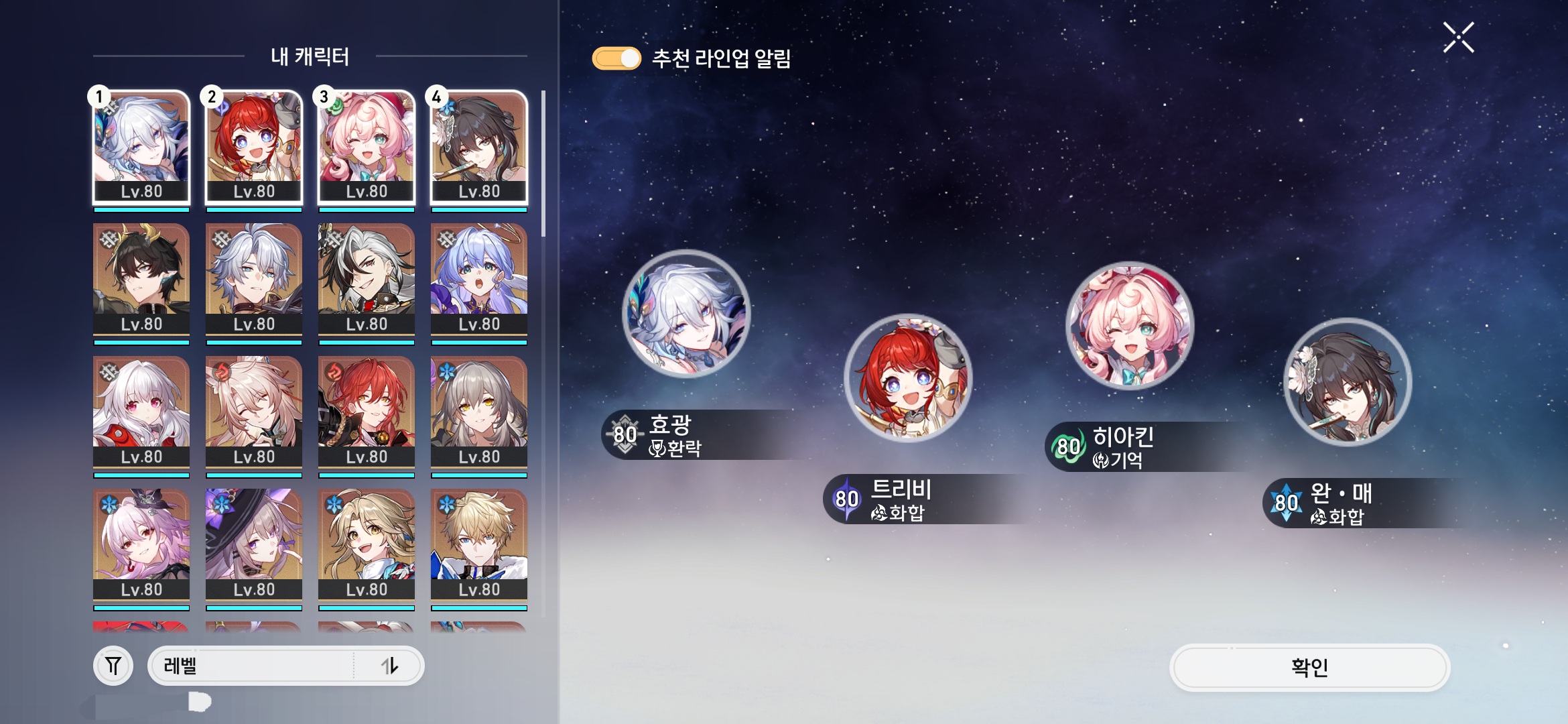Viewport: 1568px width, 724px height.
Task: Pick the character wearing a large witch hat
Action: click(254, 544)
